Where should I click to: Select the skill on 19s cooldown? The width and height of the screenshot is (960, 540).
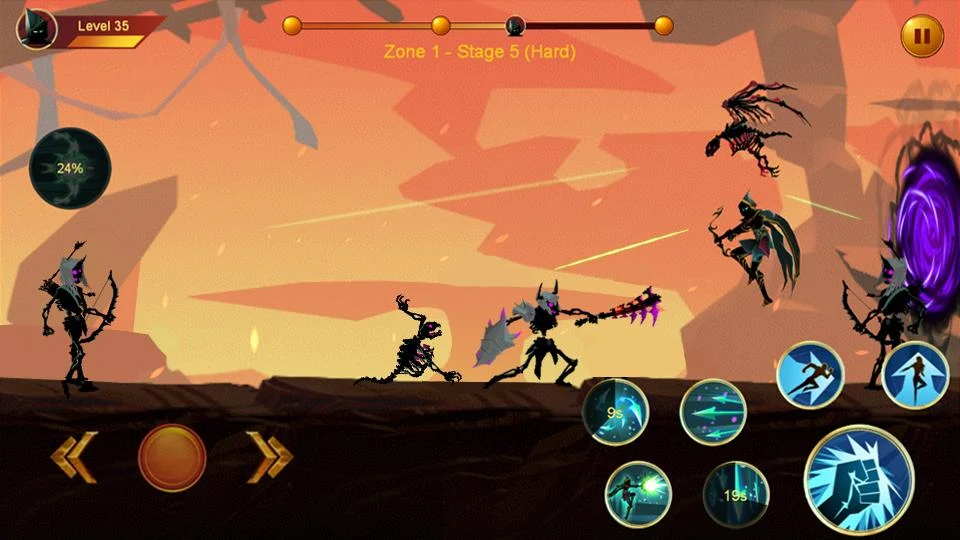point(736,494)
